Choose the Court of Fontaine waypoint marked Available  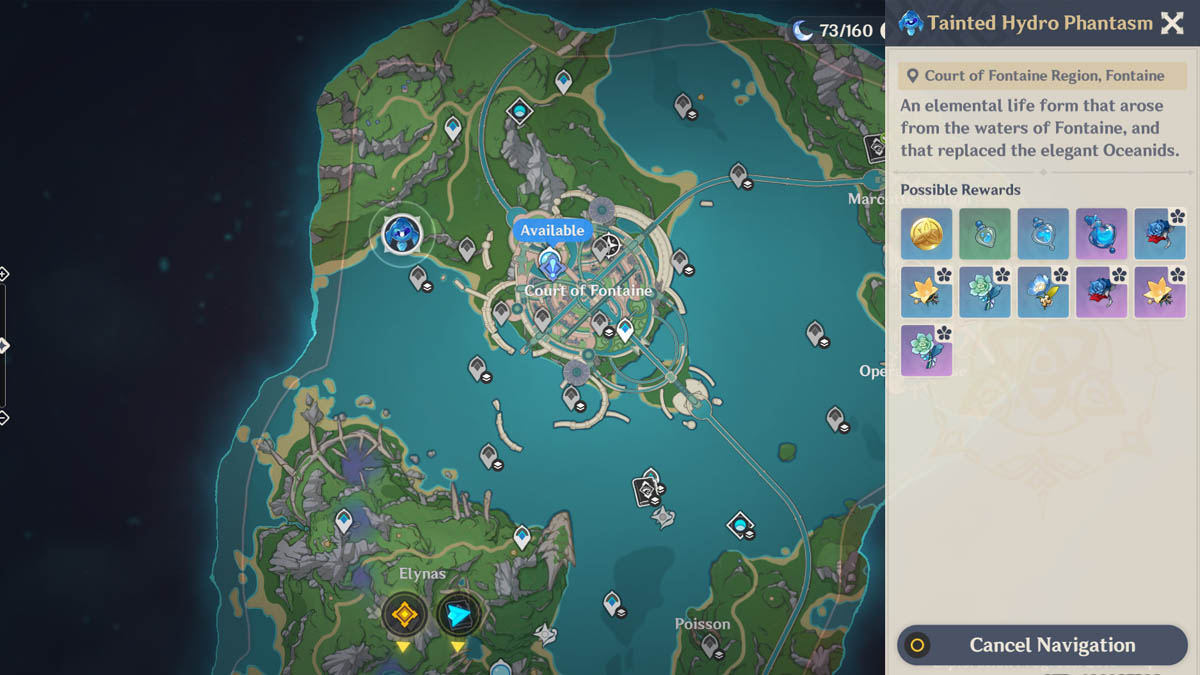pyautogui.click(x=550, y=263)
